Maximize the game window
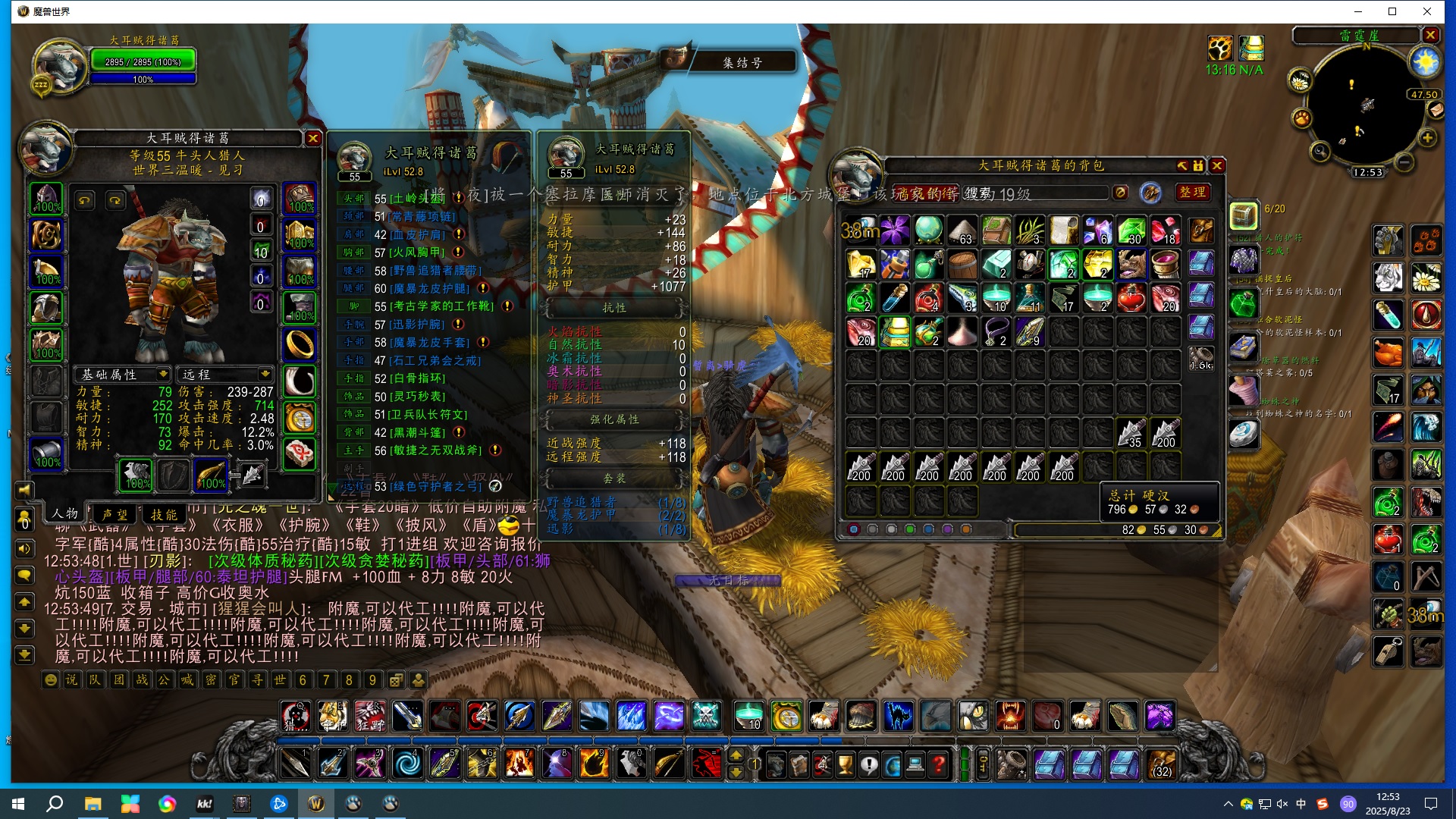The image size is (1456, 819). pos(1392,11)
